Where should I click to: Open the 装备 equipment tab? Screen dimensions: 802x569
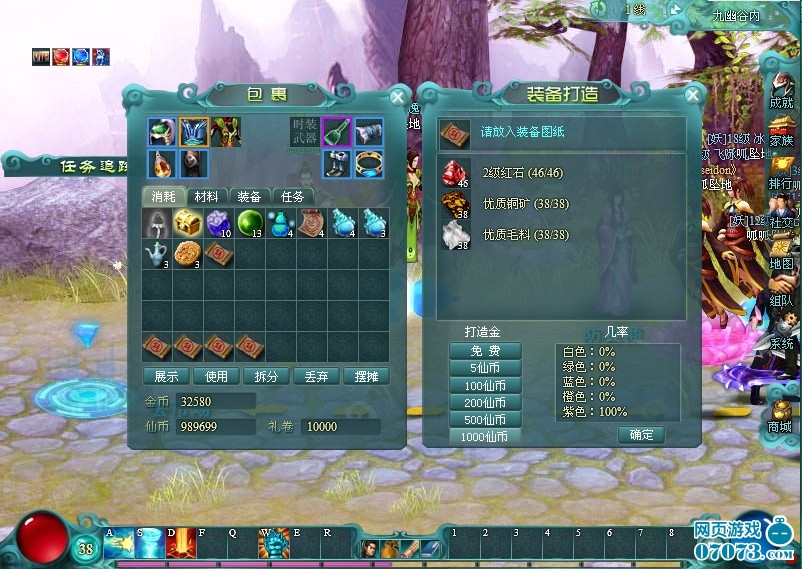point(250,197)
